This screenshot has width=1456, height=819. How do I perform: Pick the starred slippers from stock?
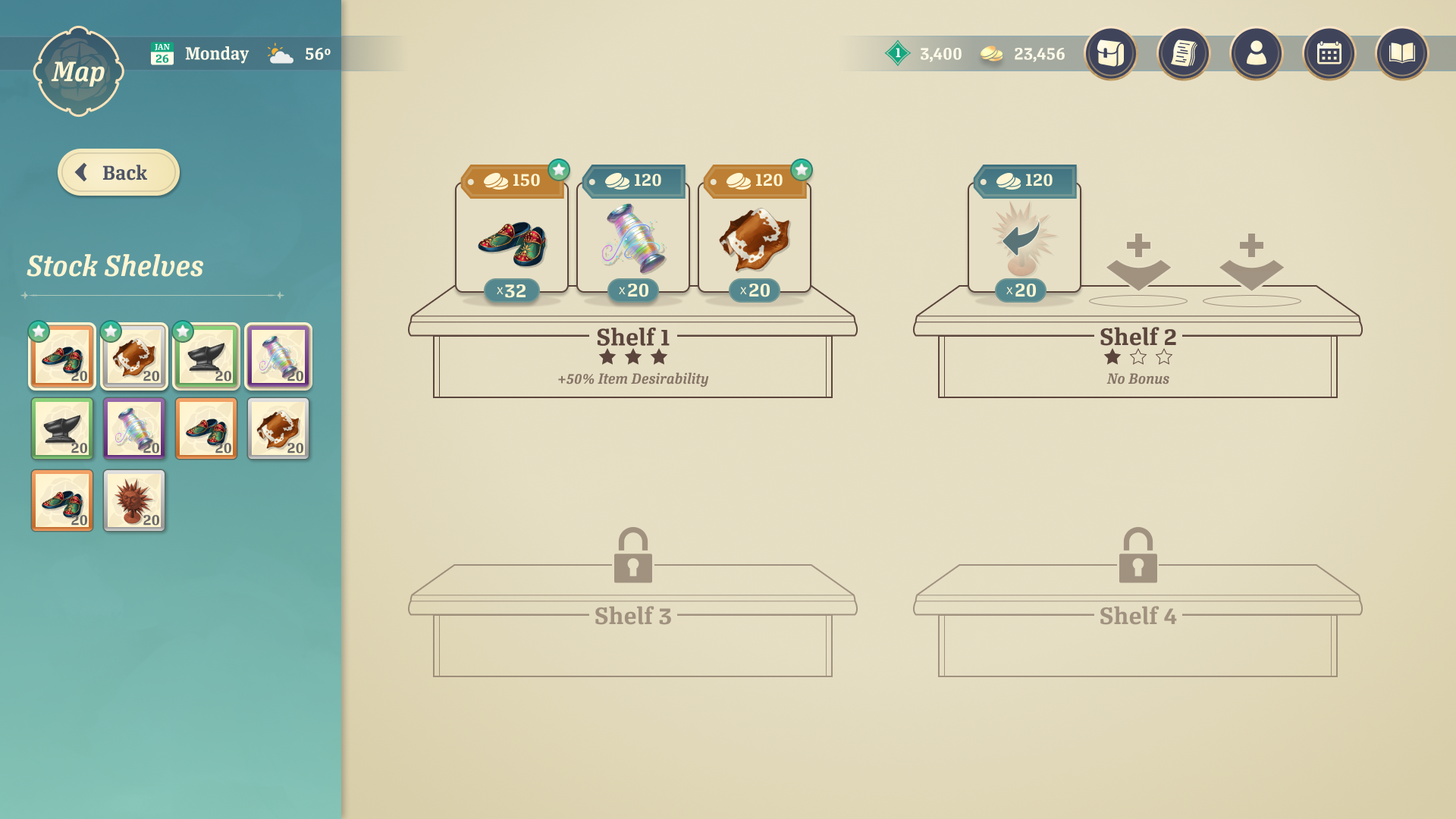click(x=62, y=356)
